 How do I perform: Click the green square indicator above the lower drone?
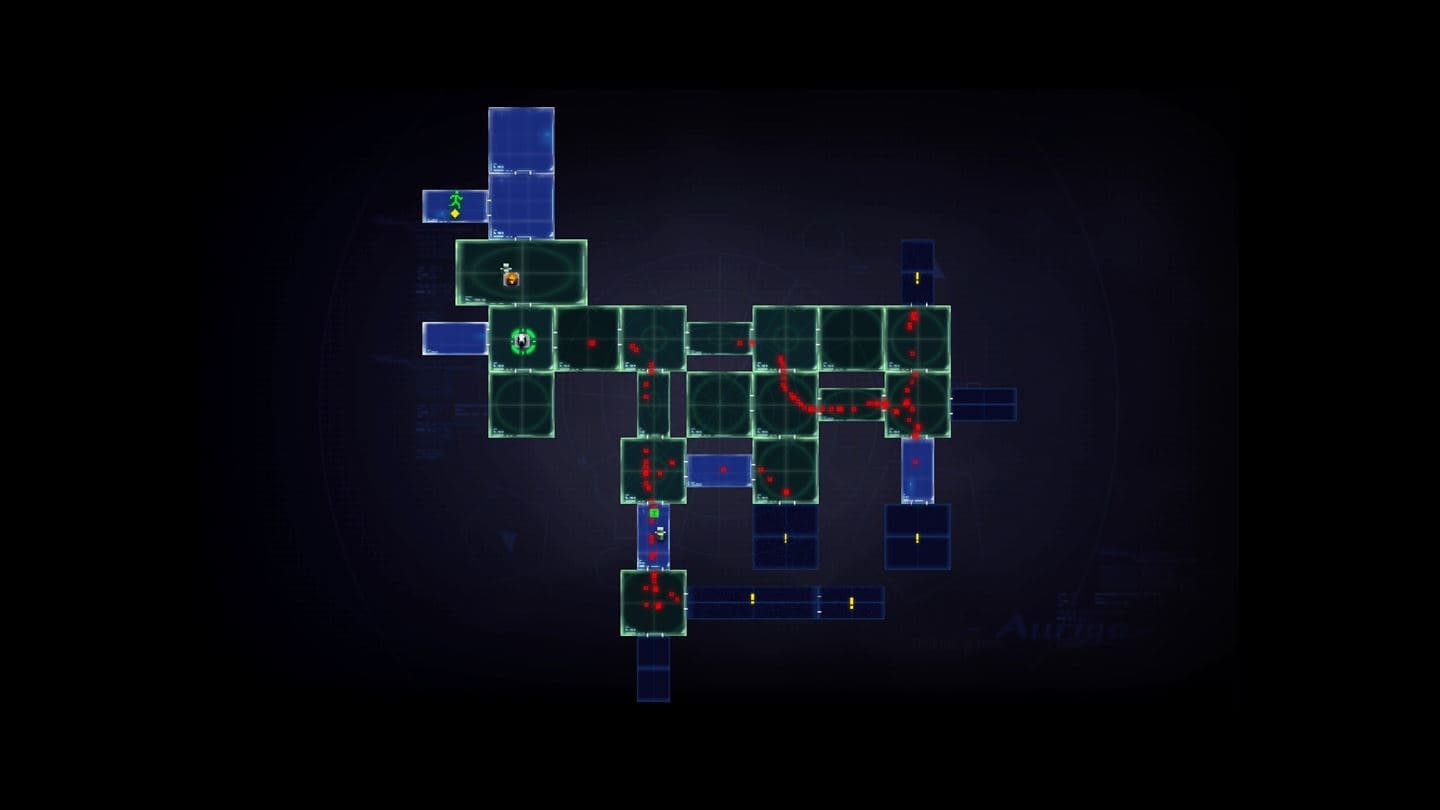pos(654,513)
